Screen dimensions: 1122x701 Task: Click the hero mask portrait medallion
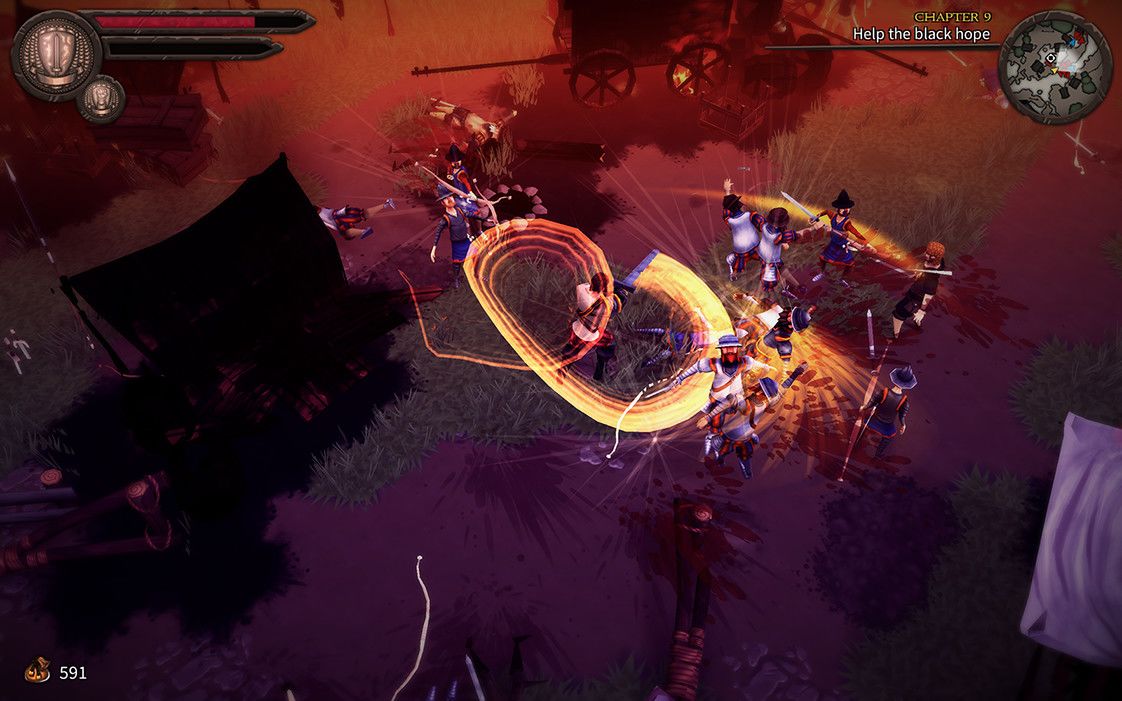pyautogui.click(x=55, y=53)
